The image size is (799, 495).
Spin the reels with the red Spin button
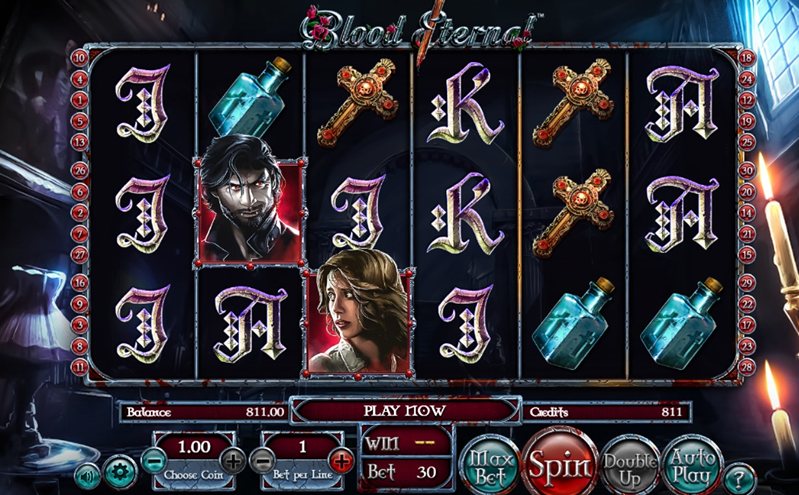[557, 464]
